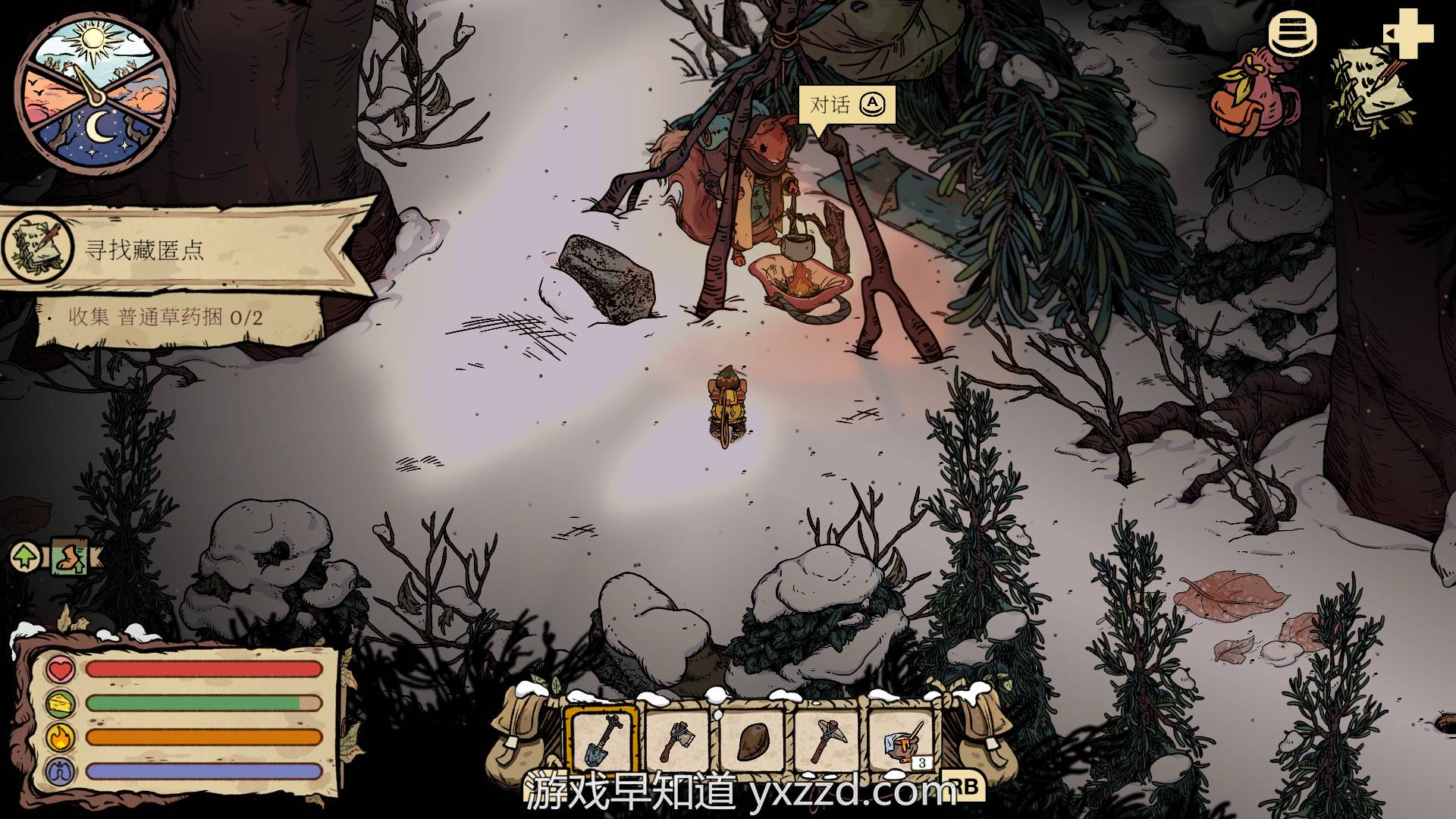The height and width of the screenshot is (819, 1456).
Task: Select the shovel hotbar slot
Action: (x=603, y=740)
